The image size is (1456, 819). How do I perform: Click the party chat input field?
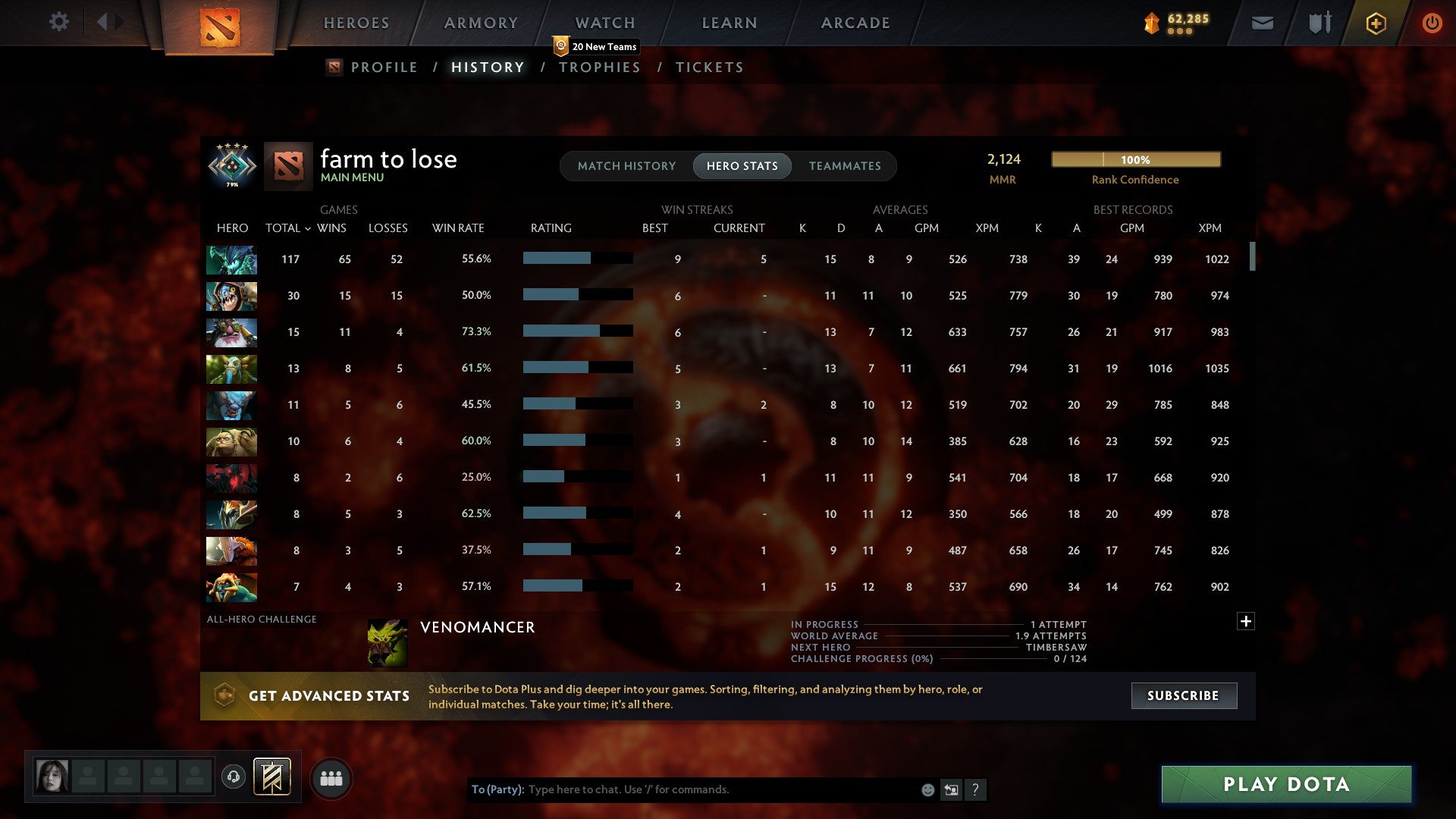coord(682,789)
